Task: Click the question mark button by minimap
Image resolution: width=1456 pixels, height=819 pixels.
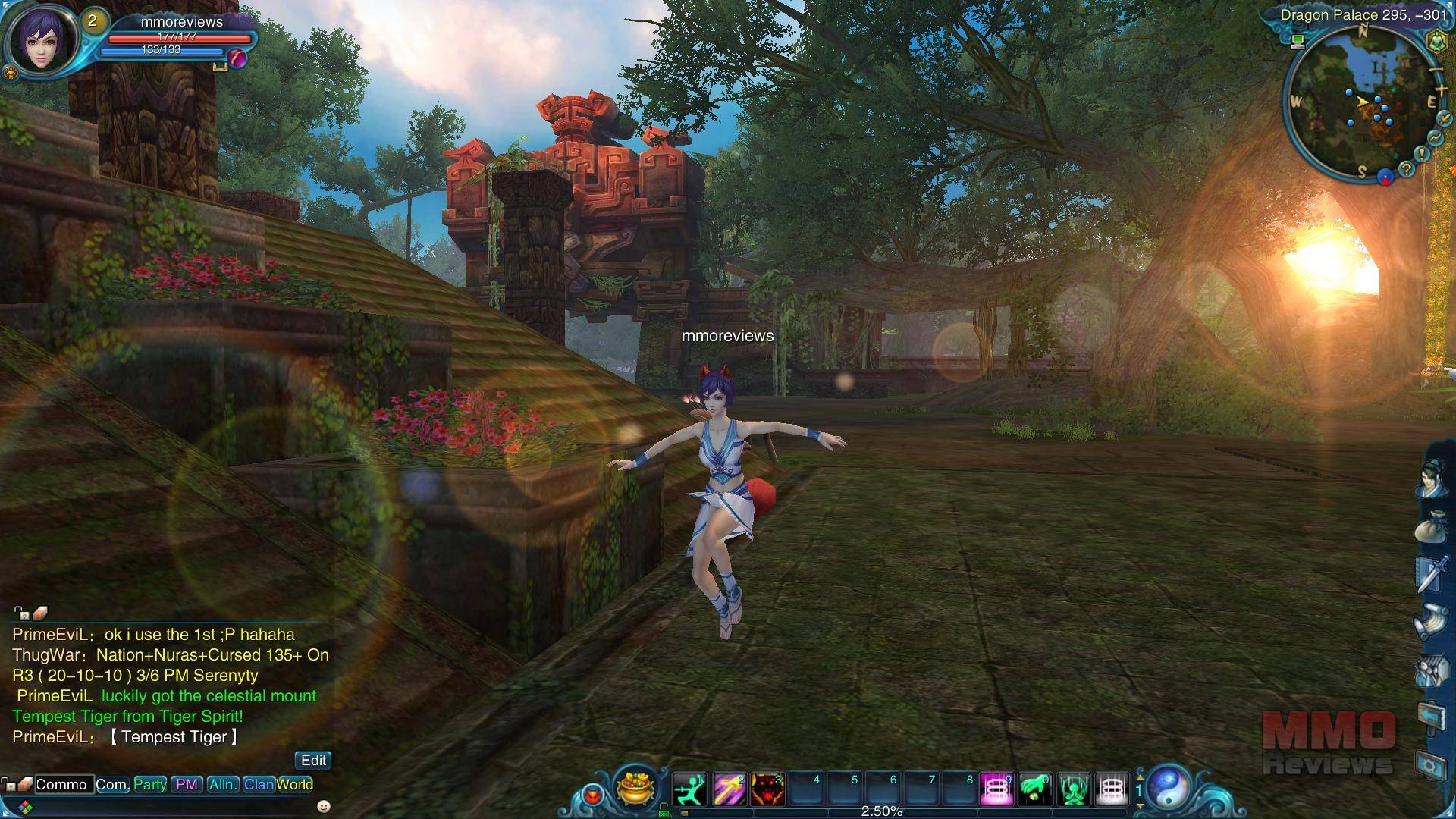Action: point(1406,169)
